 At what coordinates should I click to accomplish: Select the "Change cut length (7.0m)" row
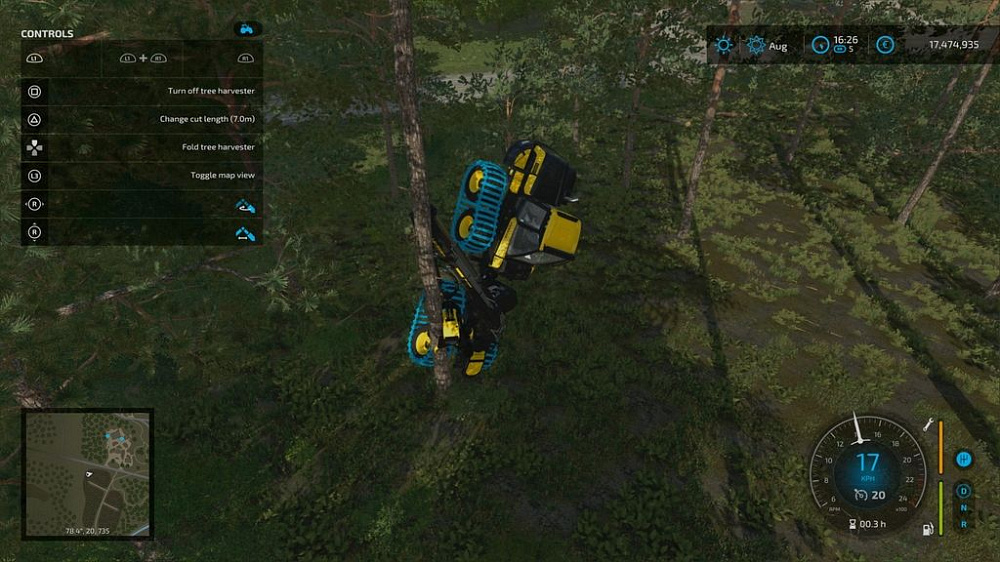(x=141, y=119)
